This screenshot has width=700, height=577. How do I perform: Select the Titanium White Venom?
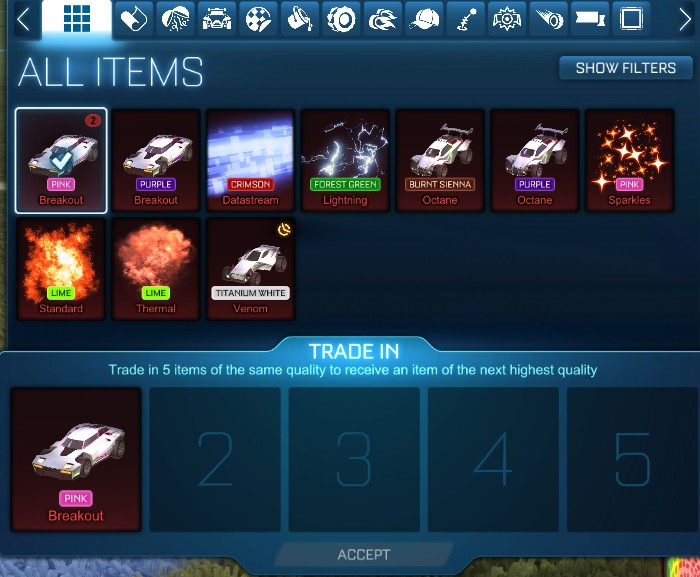point(250,268)
